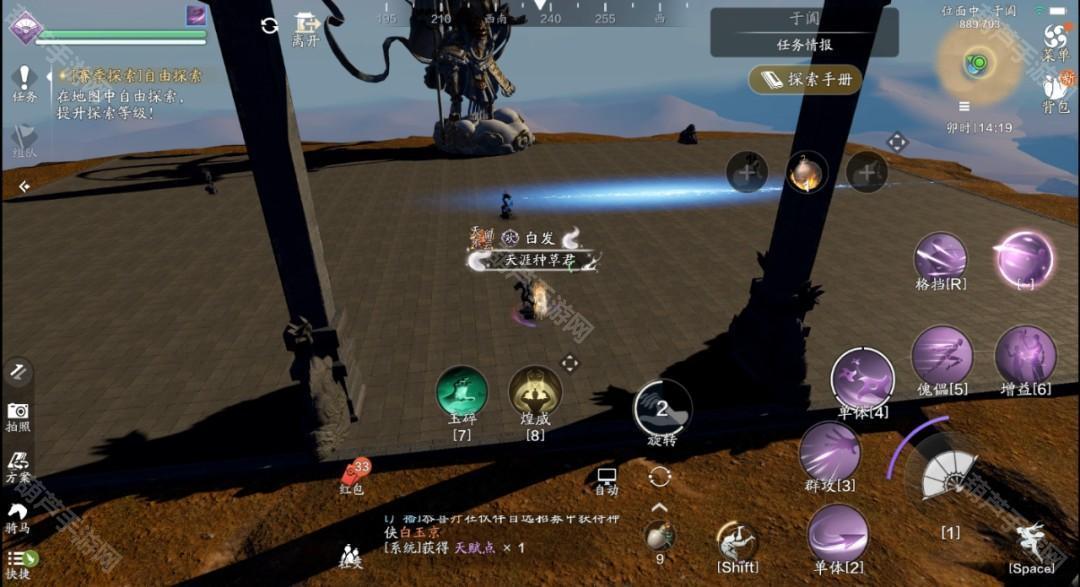Screen dimensions: 1080x587
Task: Toggle 自动 auto combat
Action: tap(606, 480)
